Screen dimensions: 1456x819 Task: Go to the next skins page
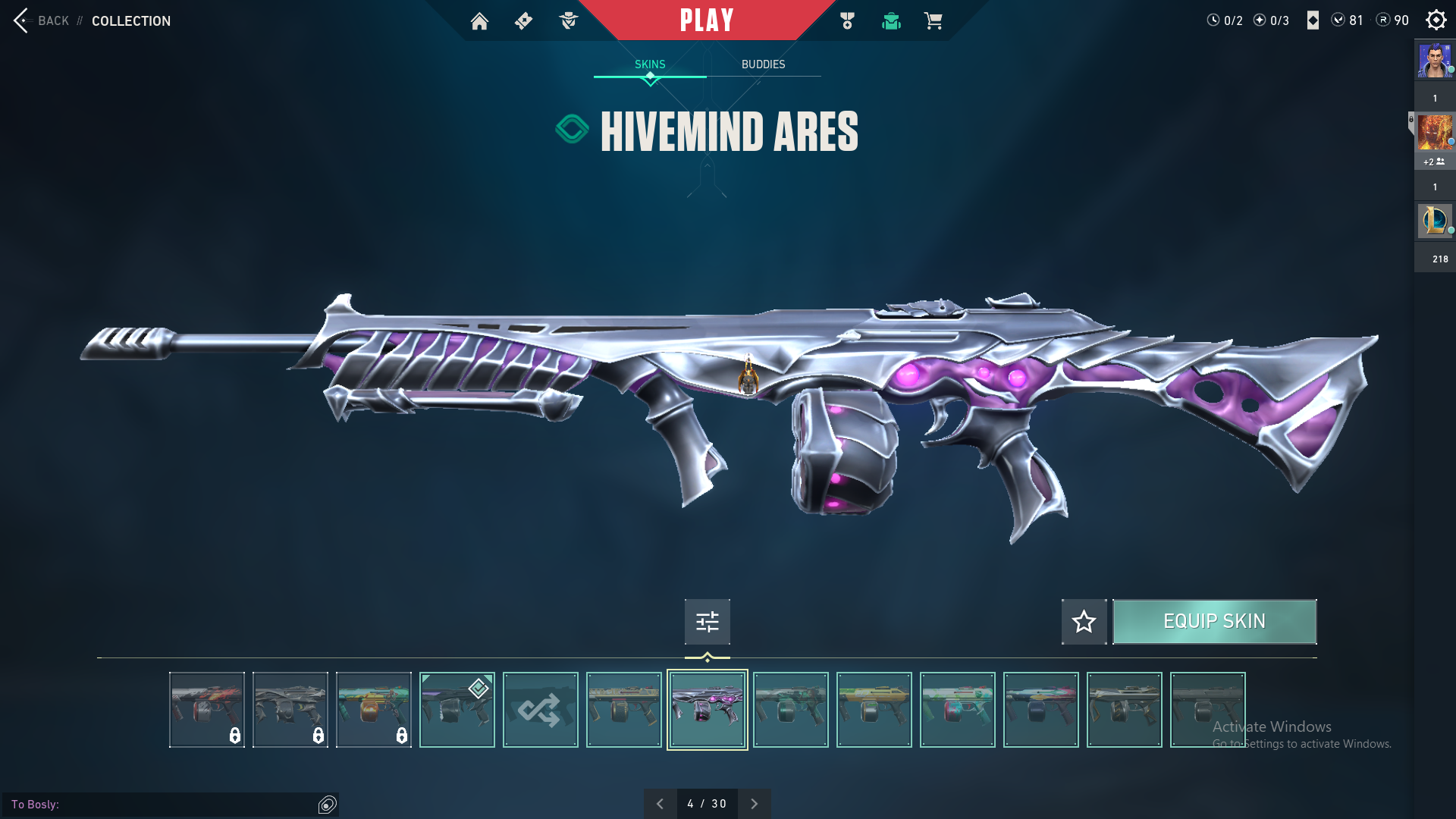click(x=754, y=804)
